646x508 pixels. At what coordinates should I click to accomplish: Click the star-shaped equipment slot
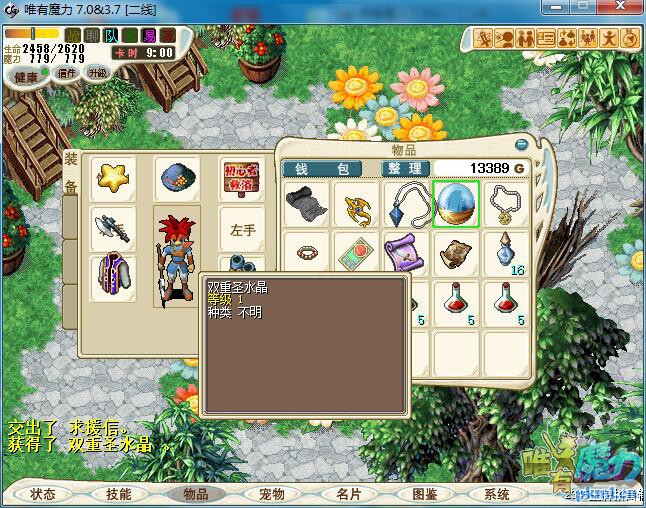(x=112, y=178)
